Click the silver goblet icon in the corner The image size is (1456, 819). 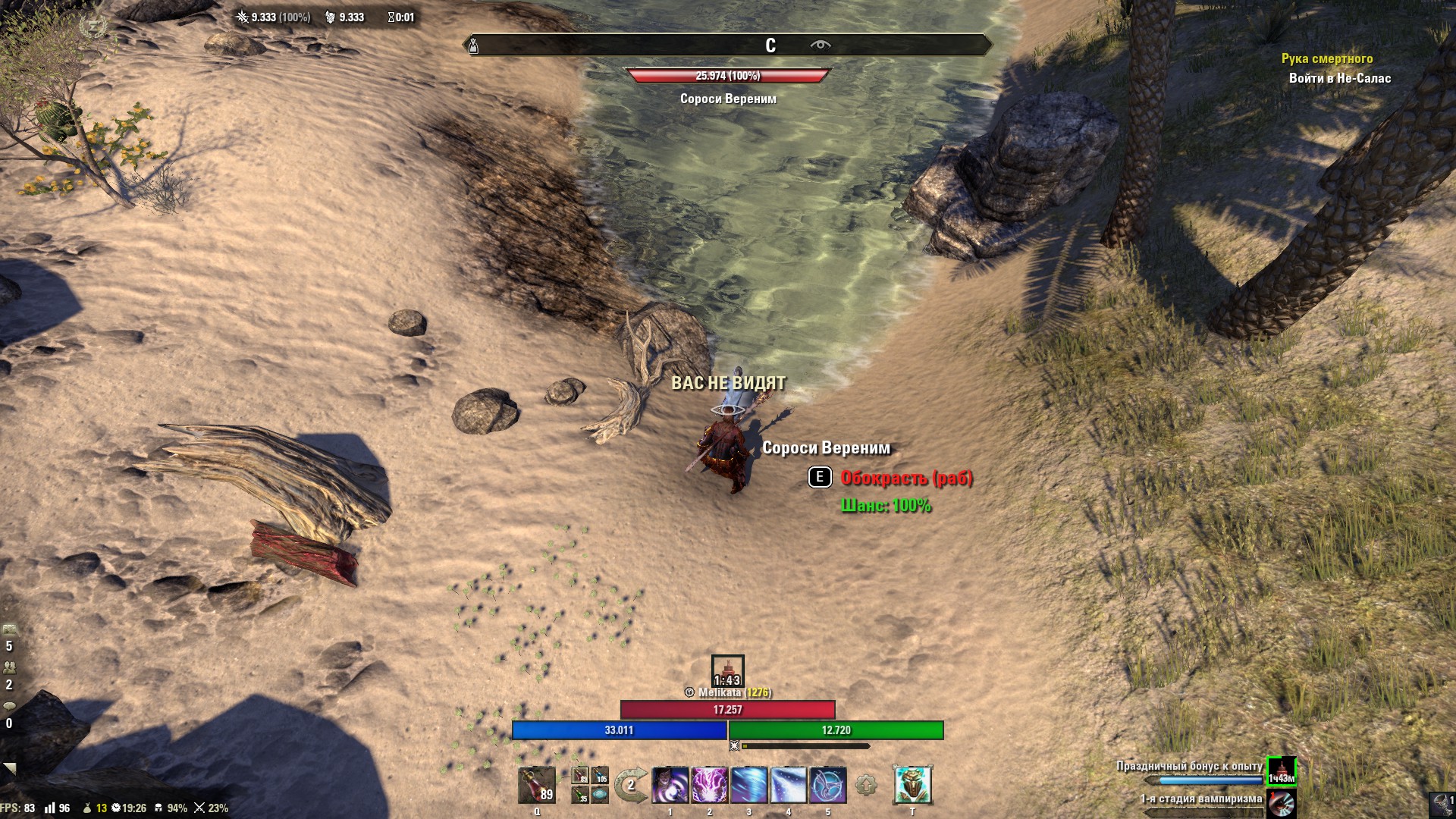[x=1440, y=804]
